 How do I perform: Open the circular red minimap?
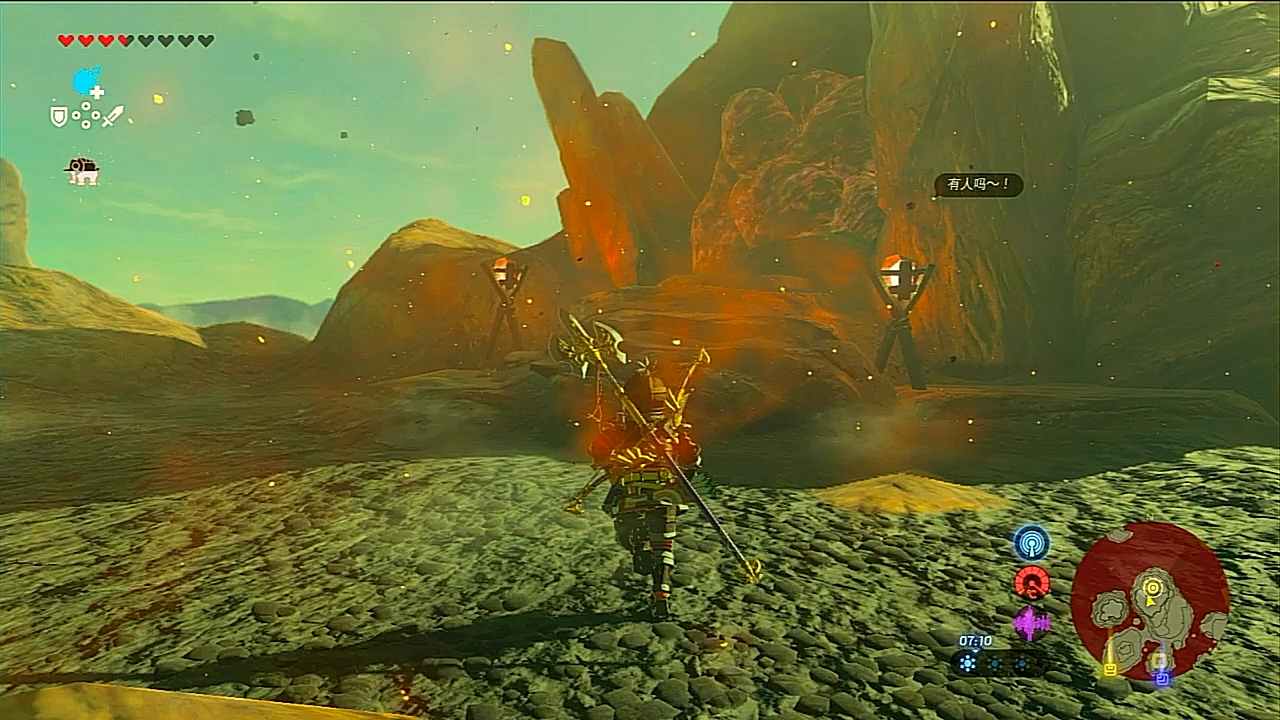(x=1150, y=599)
